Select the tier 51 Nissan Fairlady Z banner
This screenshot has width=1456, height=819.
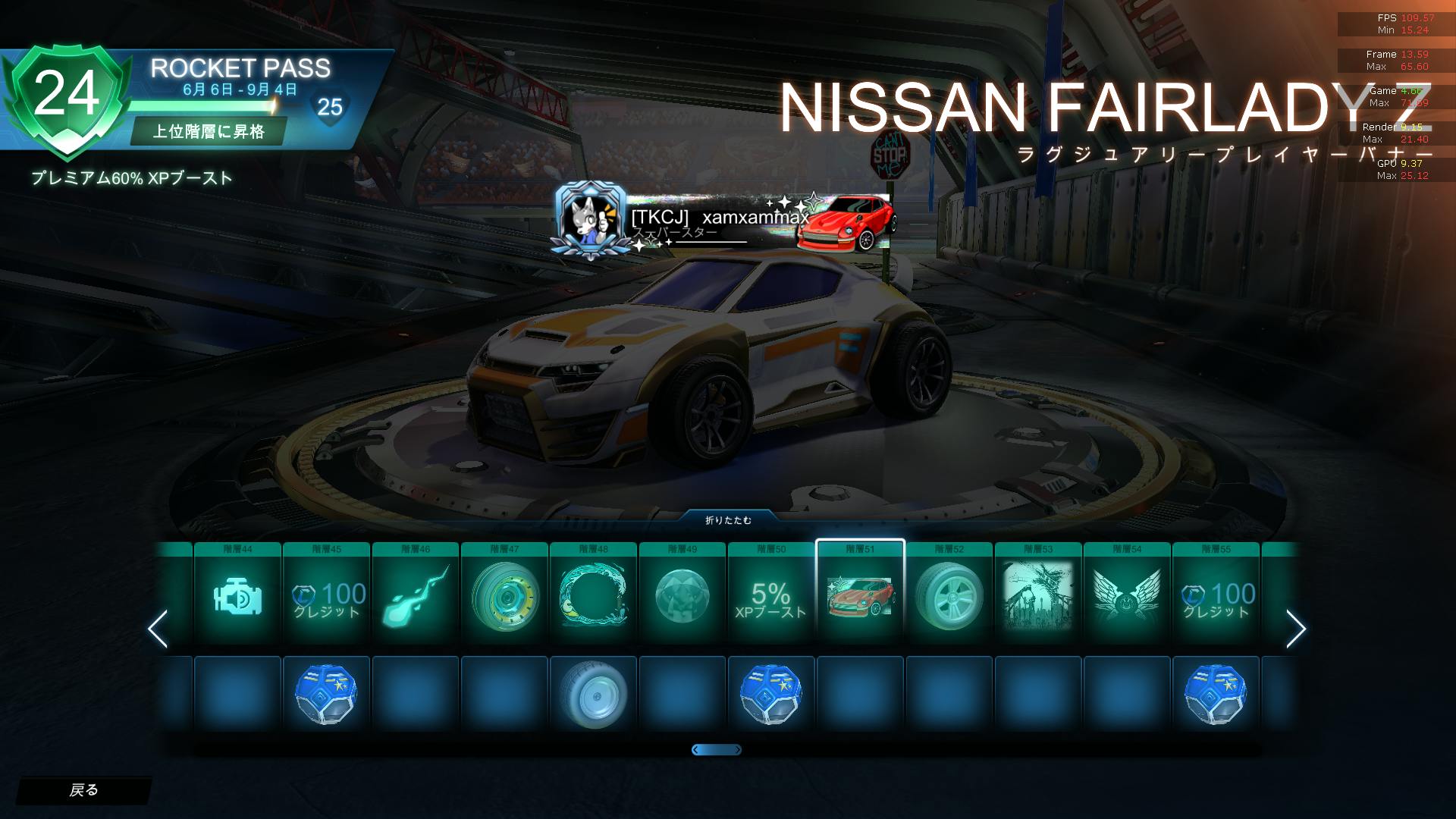860,595
